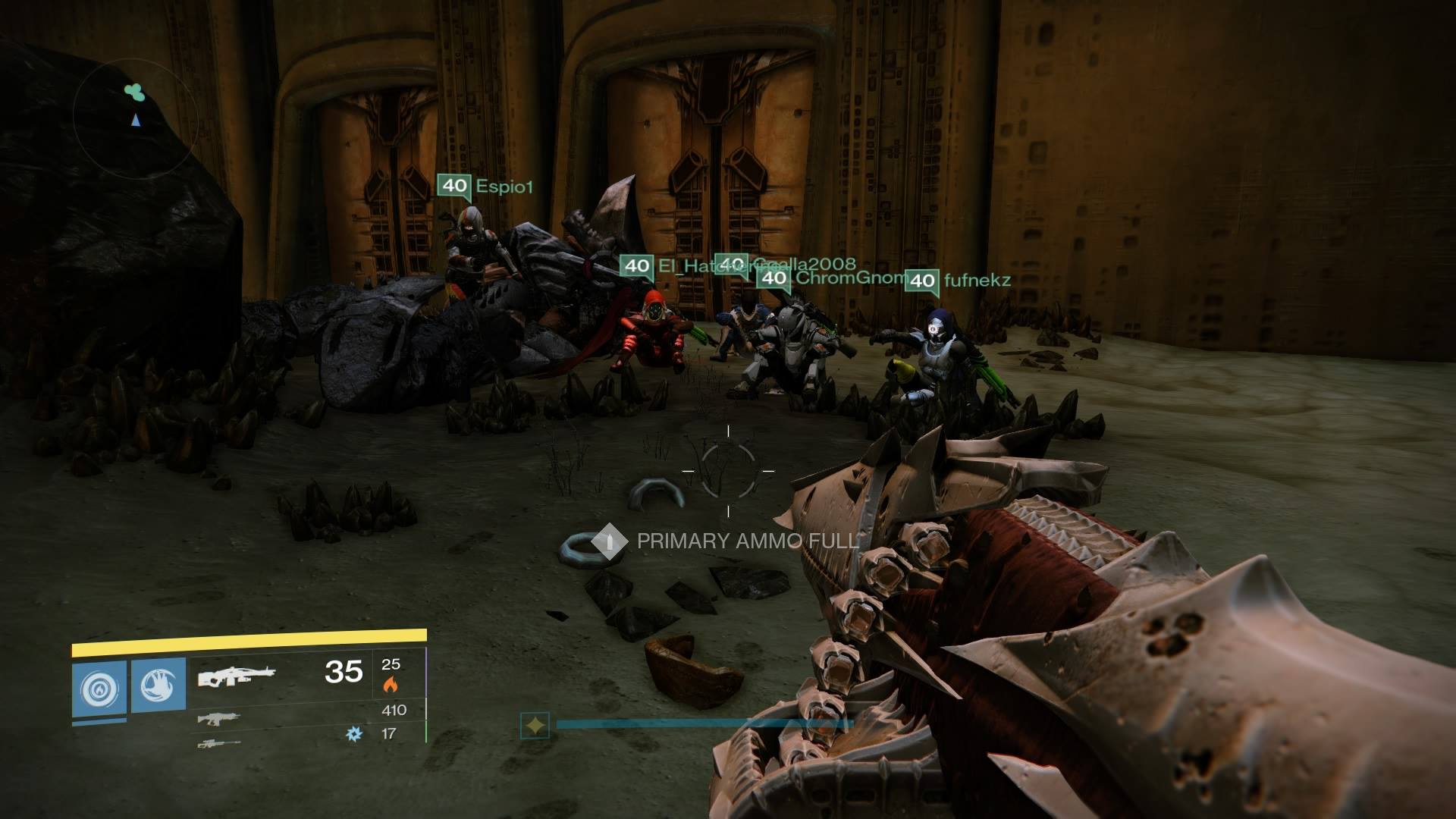The width and height of the screenshot is (1456, 819).
Task: Click the Primary Ammo Full diamond icon
Action: [x=608, y=541]
